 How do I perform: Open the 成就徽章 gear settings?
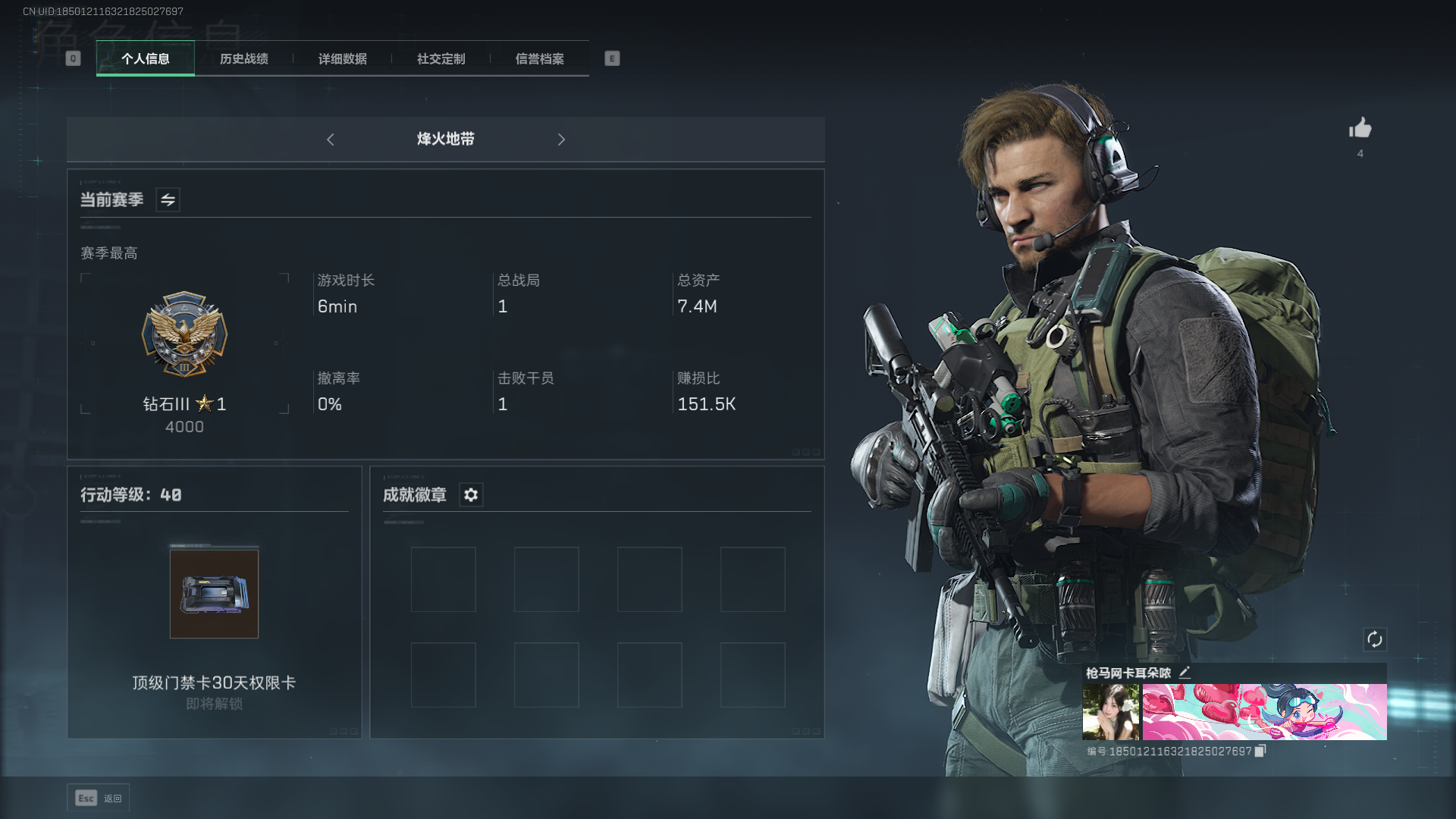pos(471,495)
